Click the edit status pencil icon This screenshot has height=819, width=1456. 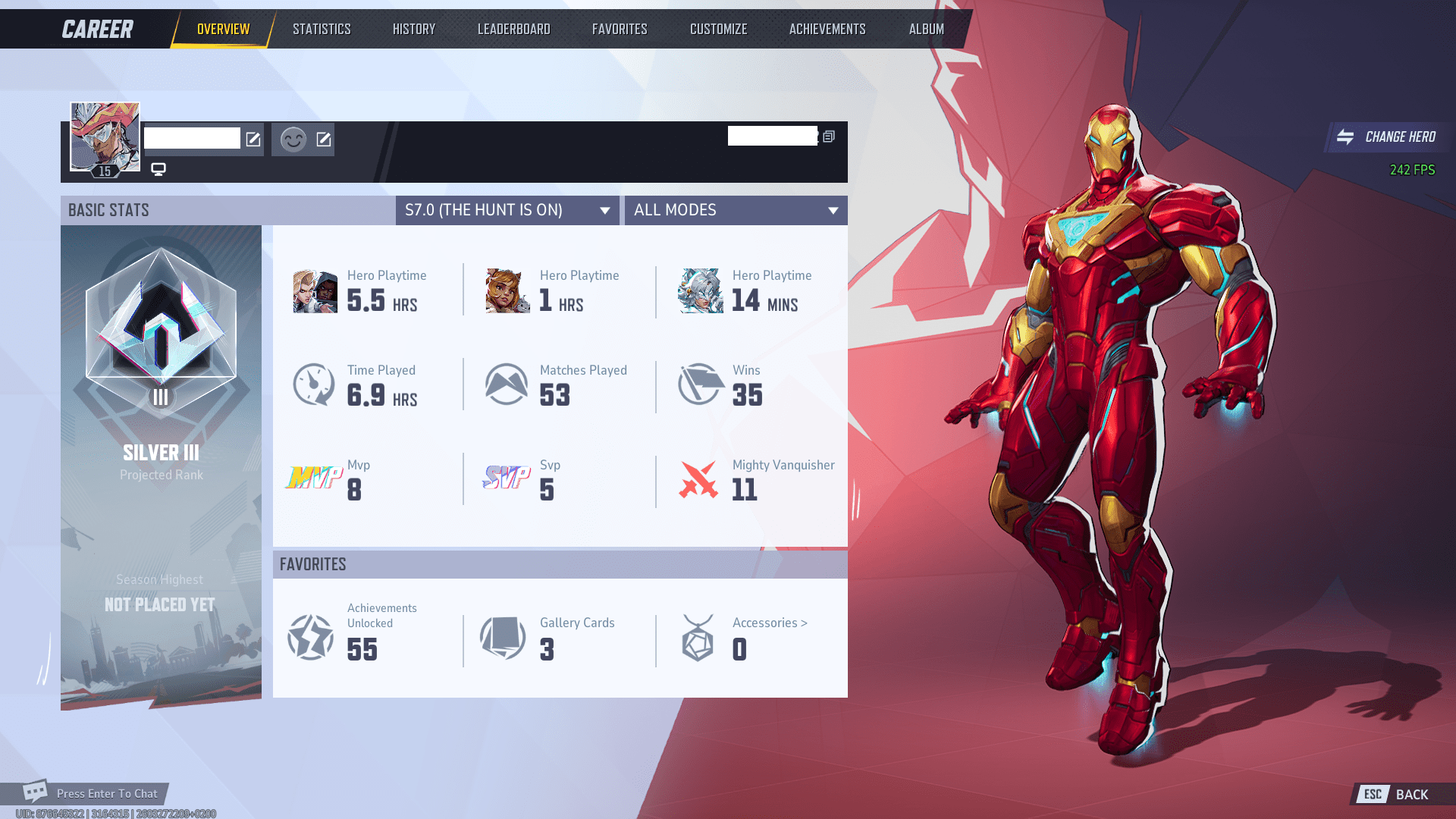325,139
